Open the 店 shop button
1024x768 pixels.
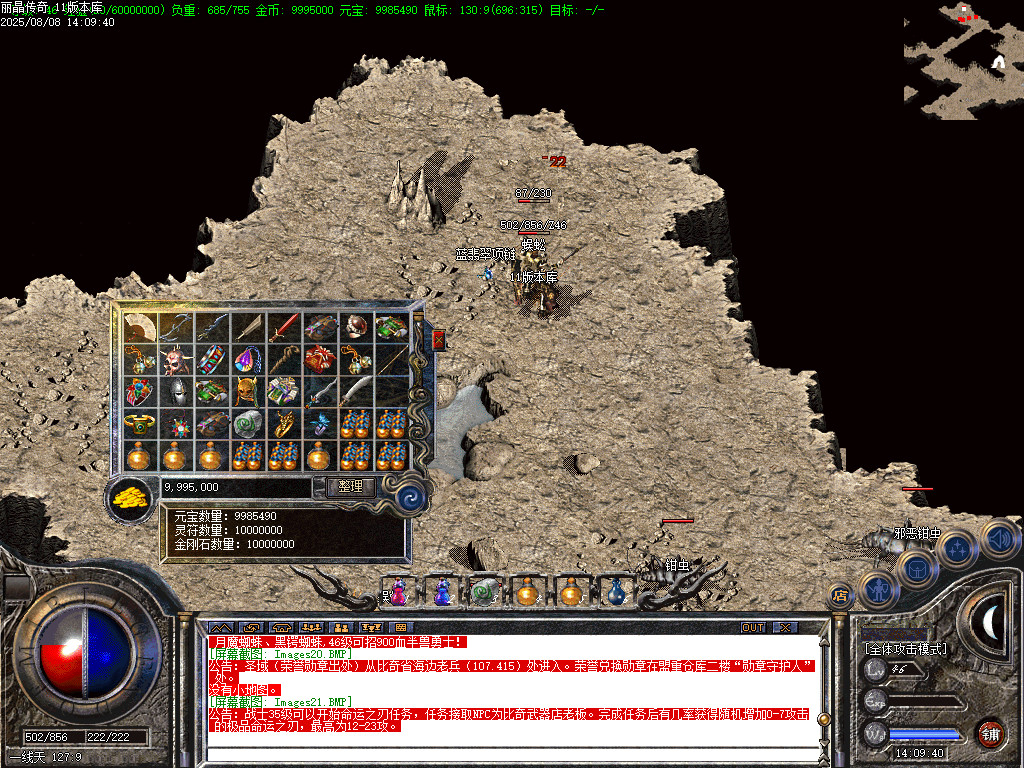pos(840,596)
